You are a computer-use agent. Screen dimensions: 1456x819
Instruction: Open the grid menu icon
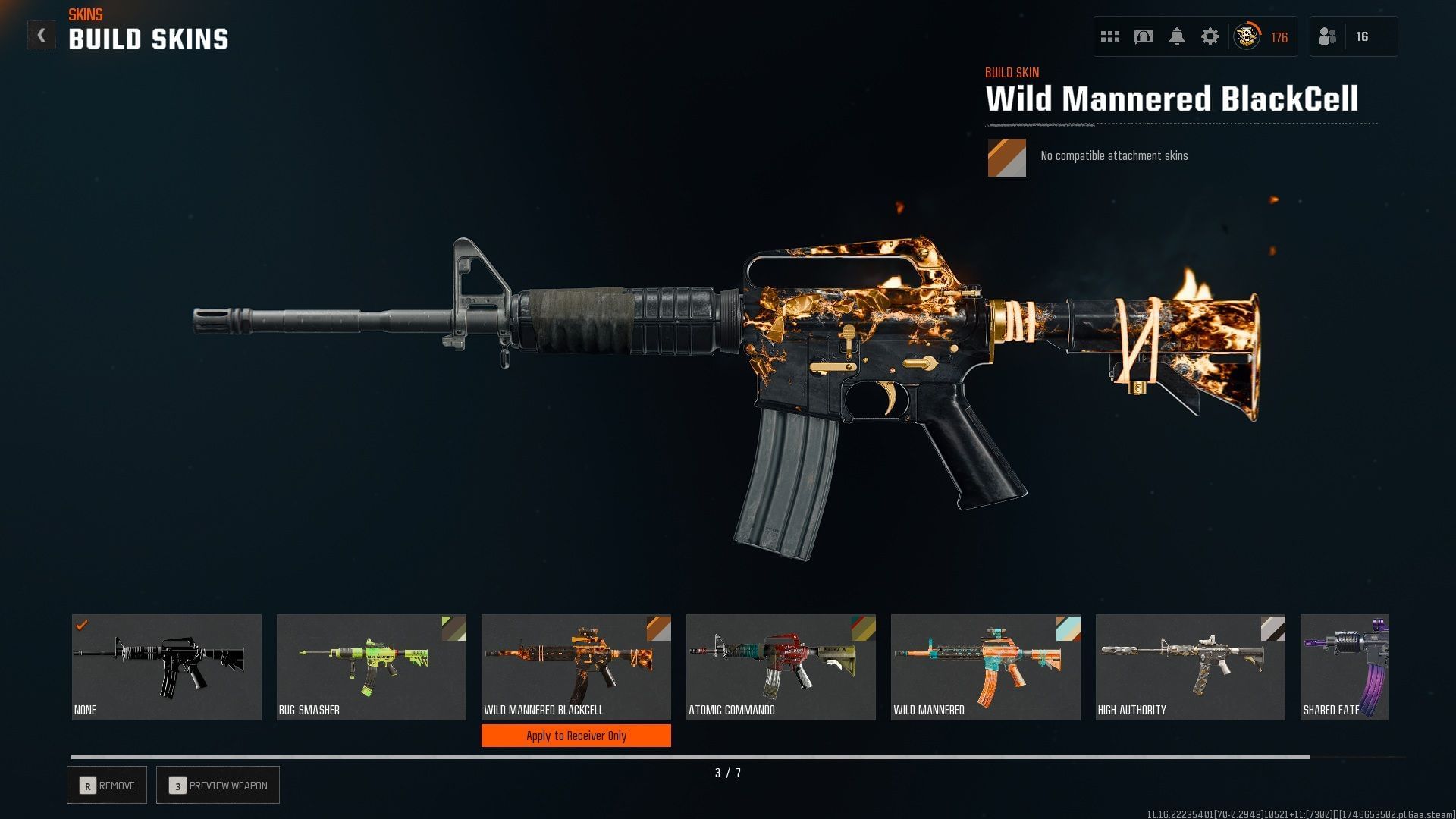(x=1110, y=36)
